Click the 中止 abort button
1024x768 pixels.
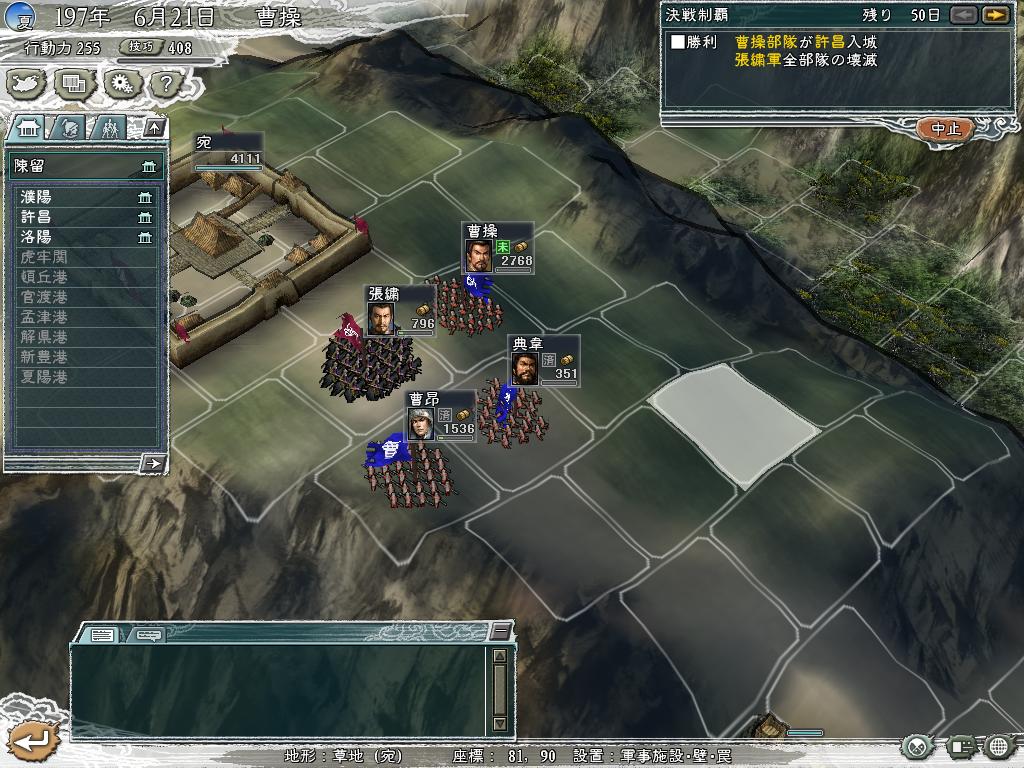945,129
